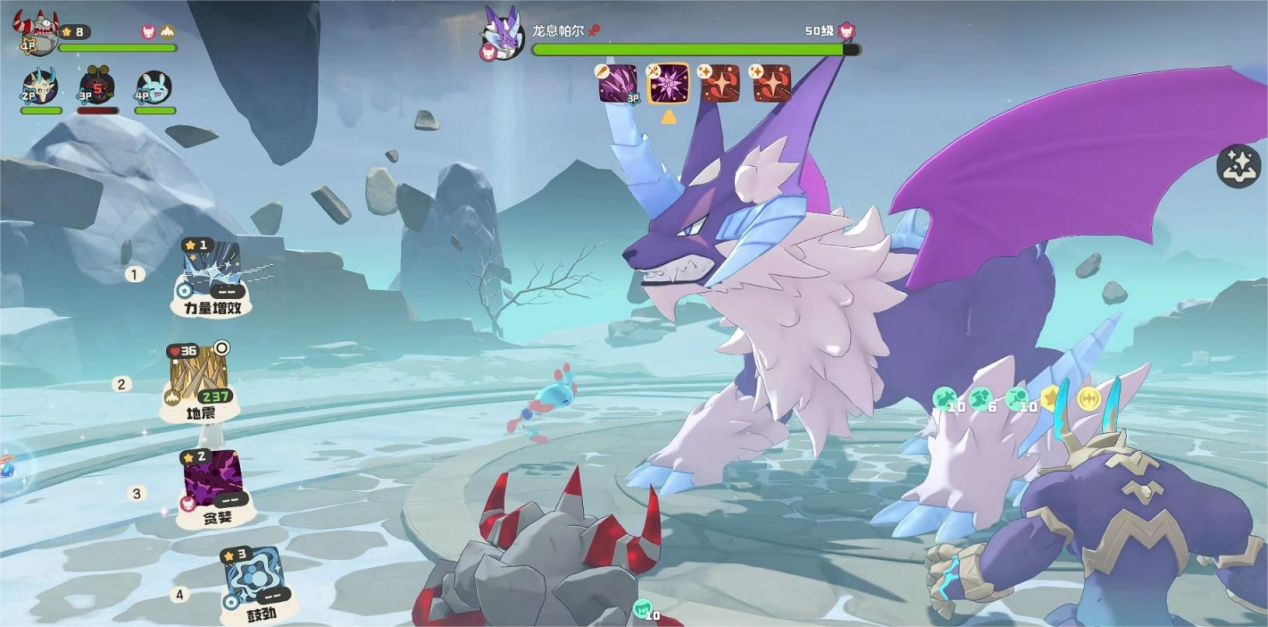Inspect the highlighted purple starburst boss skill

point(668,84)
